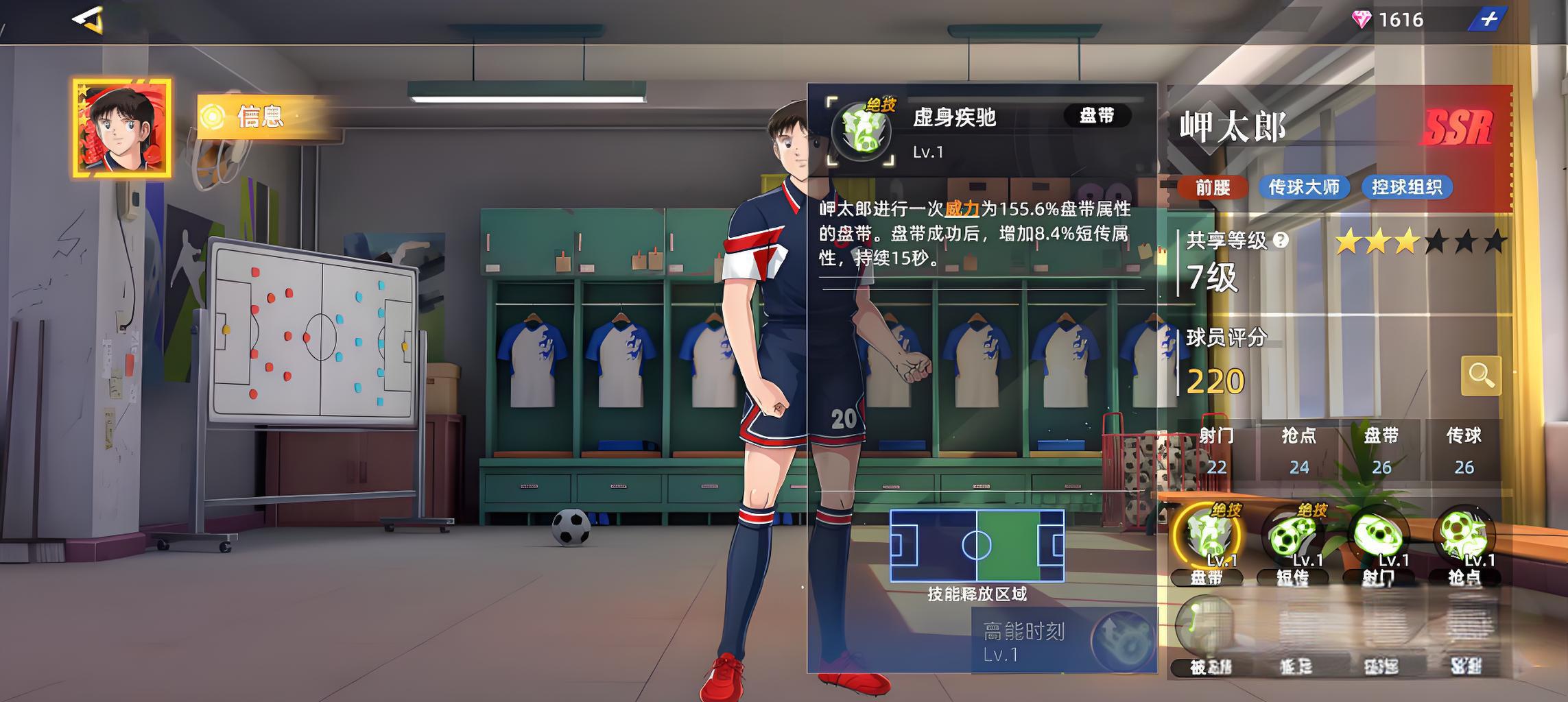This screenshot has height=702, width=1568.
Task: Tap the 传球大师 trait tag
Action: tap(1303, 187)
